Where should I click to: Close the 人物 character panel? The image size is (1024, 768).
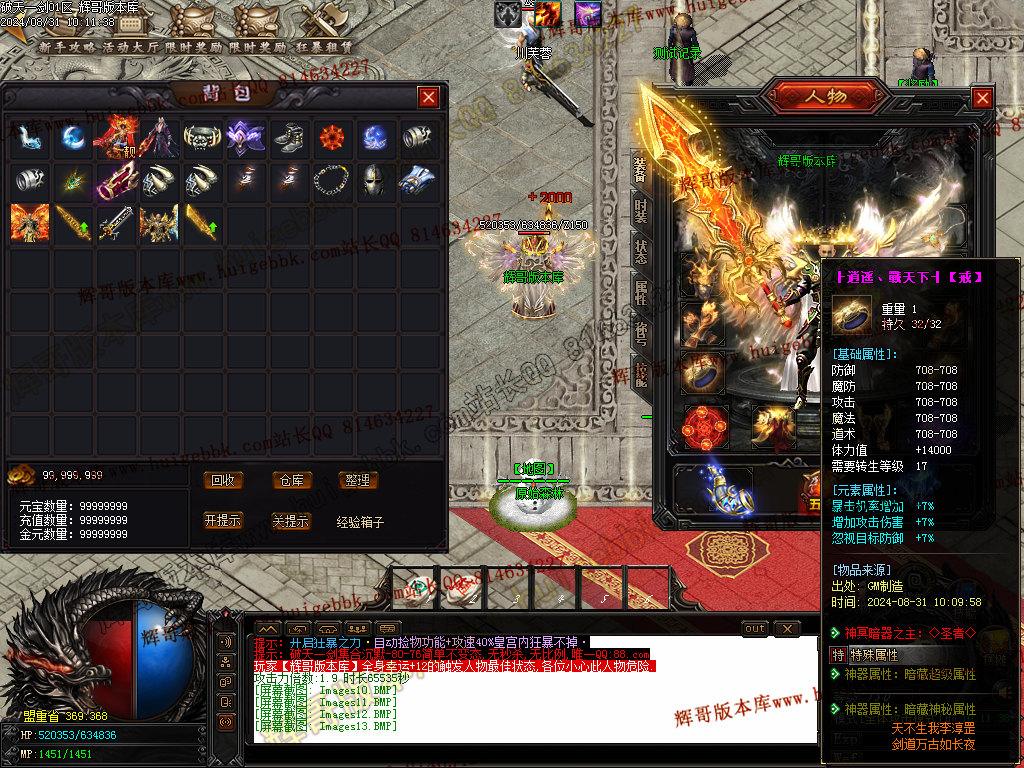982,98
